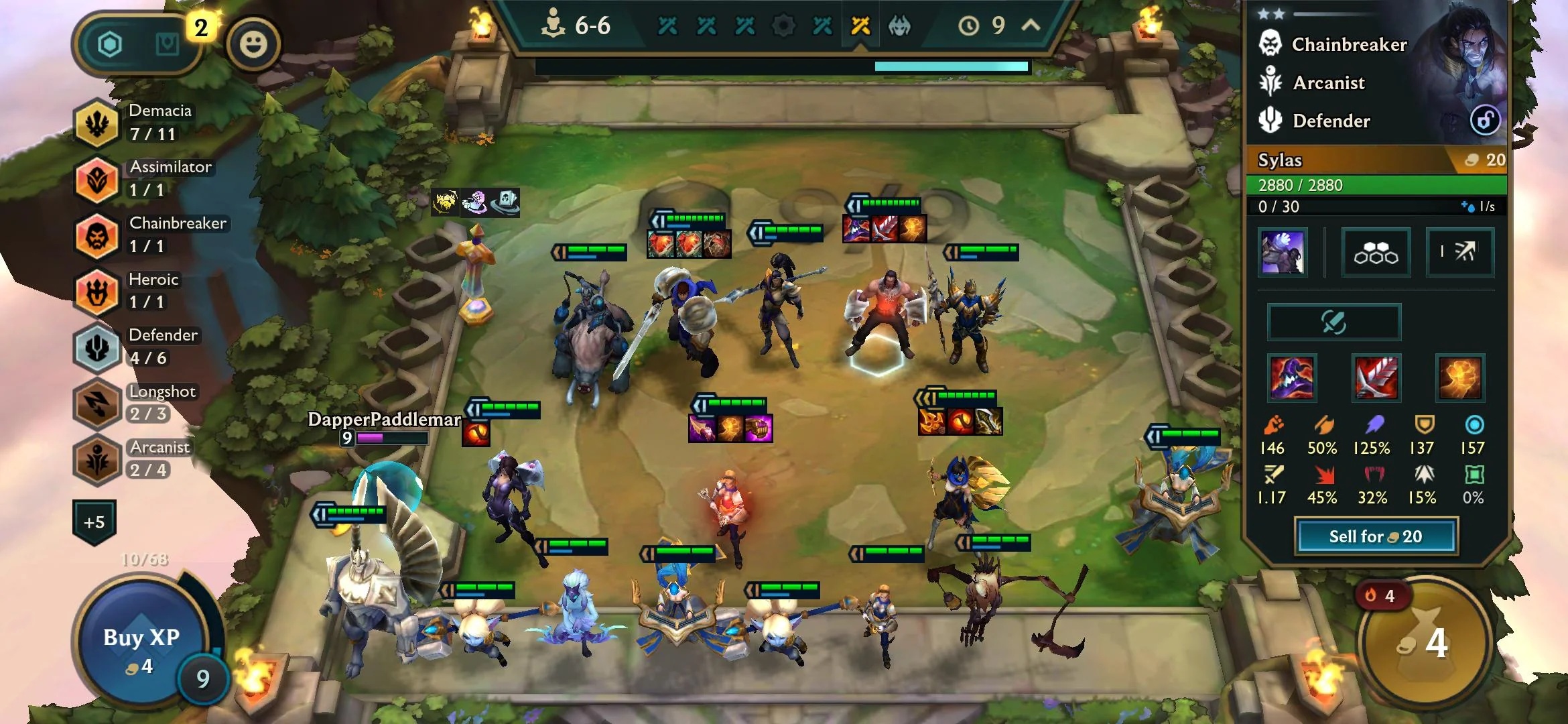This screenshot has width=1568, height=724.
Task: Expand the +5 additional traits
Action: 94,522
